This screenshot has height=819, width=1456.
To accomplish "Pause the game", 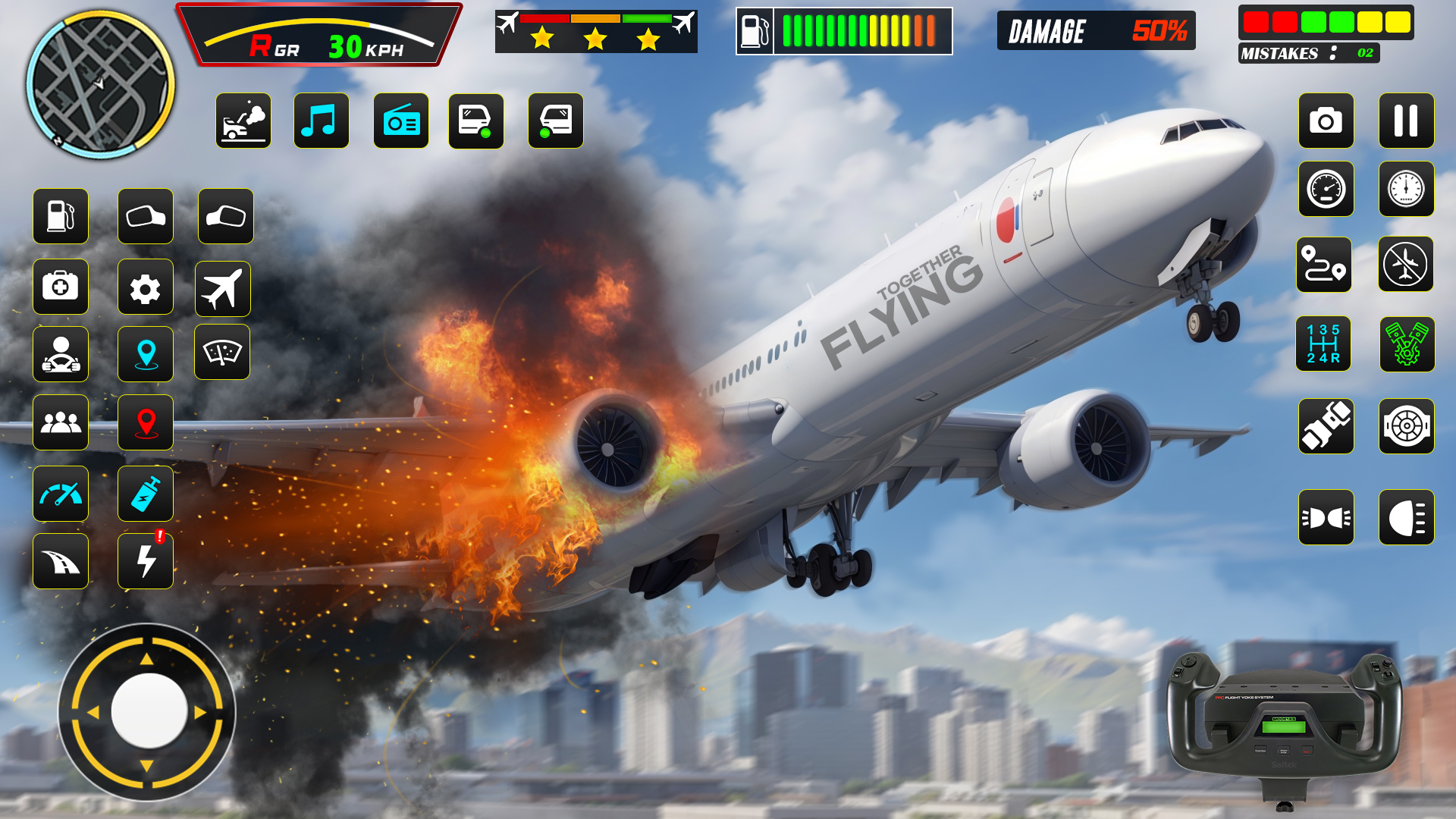I will 1409,121.
